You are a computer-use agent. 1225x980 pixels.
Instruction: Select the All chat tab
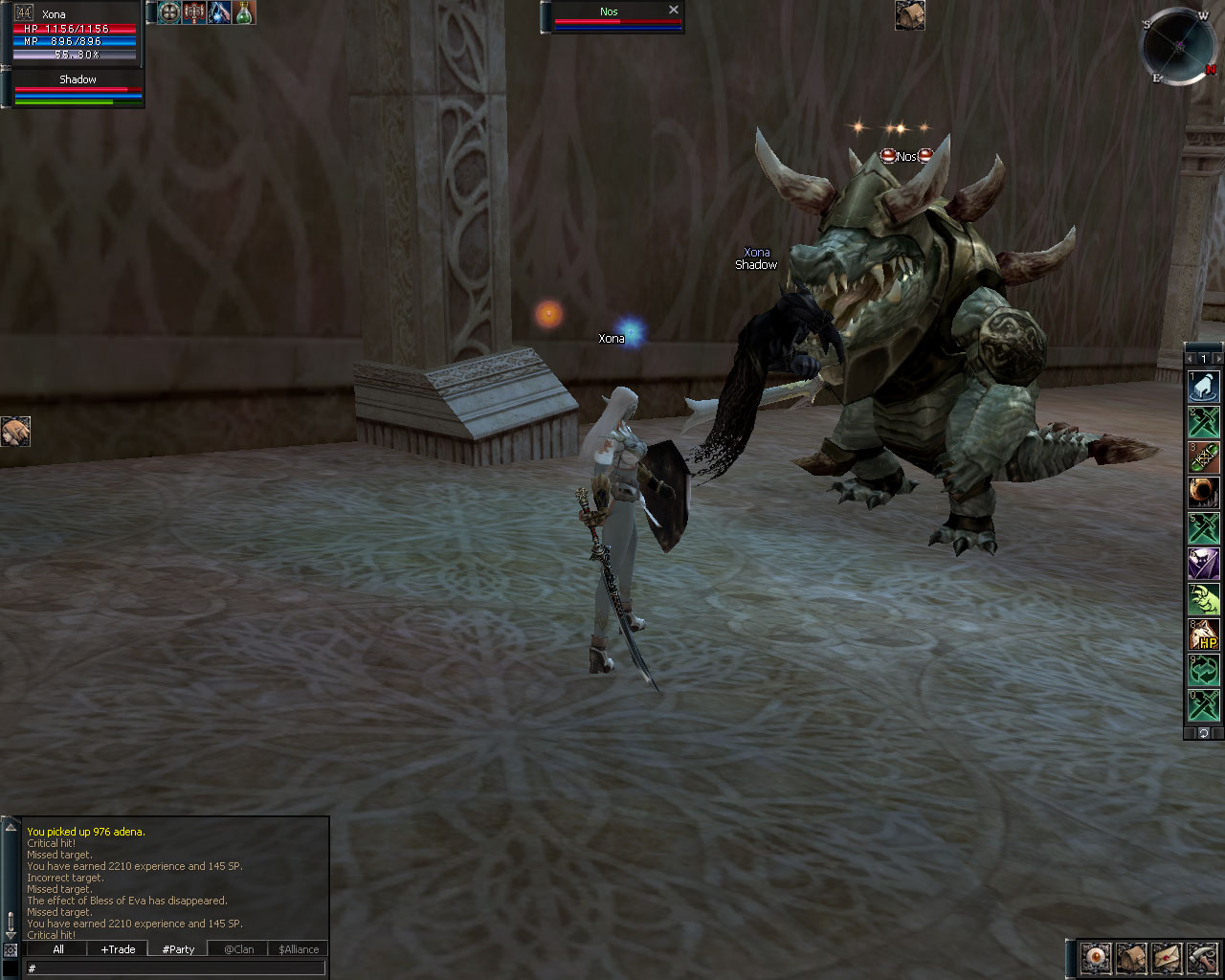58,949
